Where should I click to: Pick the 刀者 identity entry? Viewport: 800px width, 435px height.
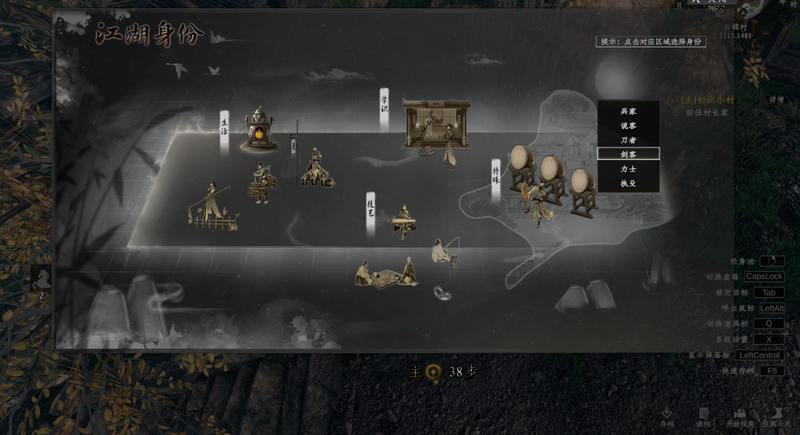click(x=628, y=139)
